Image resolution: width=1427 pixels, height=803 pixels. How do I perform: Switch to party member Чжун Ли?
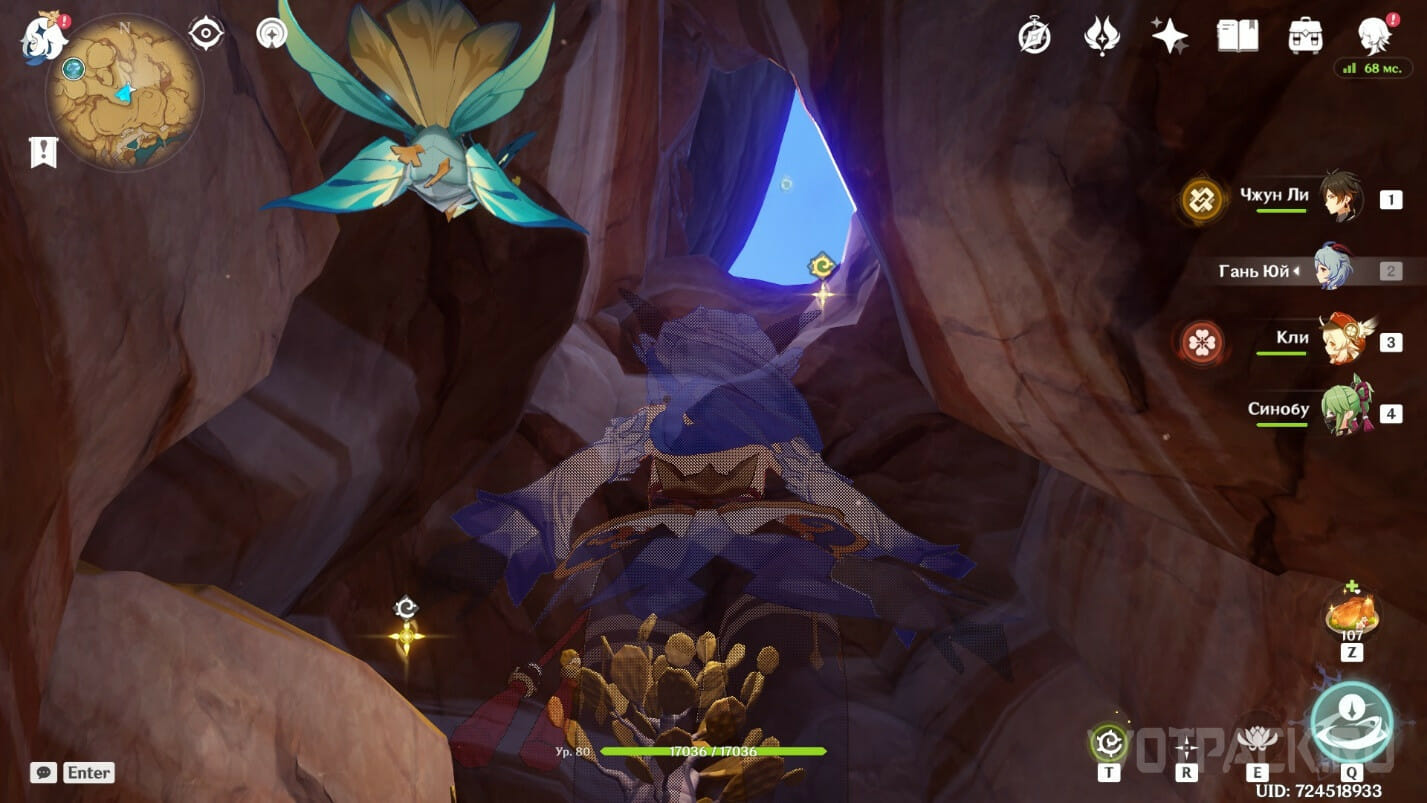click(x=1338, y=197)
